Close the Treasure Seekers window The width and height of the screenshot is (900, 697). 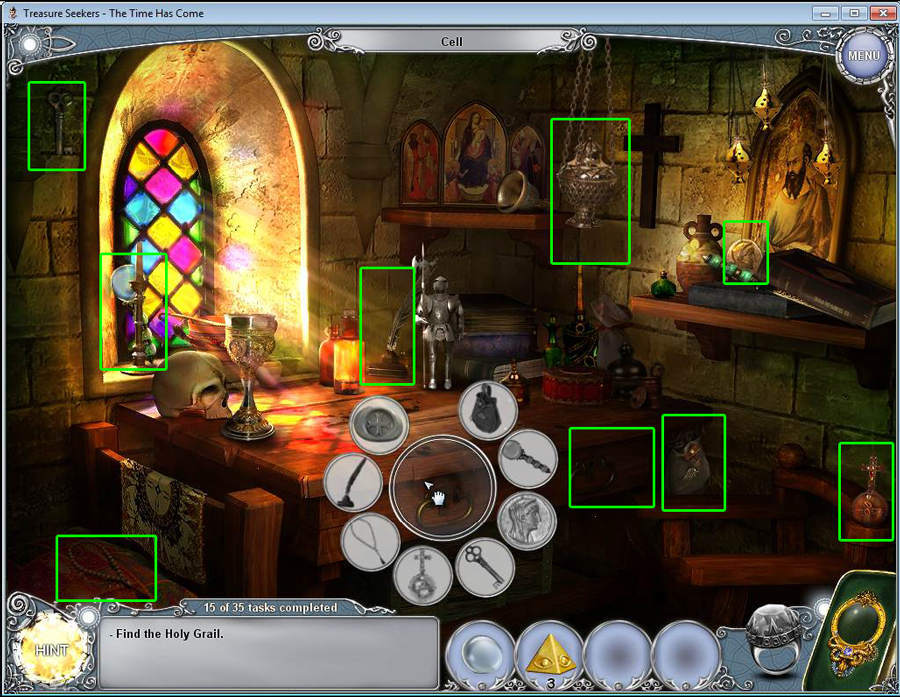[x=880, y=13]
